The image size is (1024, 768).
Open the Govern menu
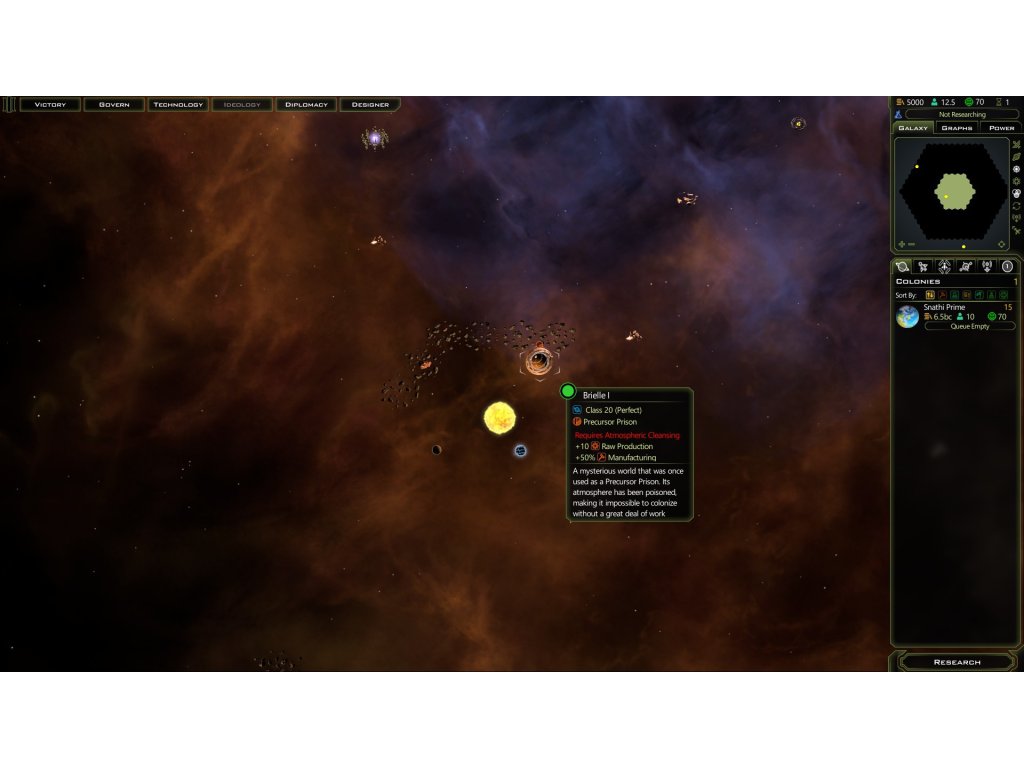click(114, 104)
